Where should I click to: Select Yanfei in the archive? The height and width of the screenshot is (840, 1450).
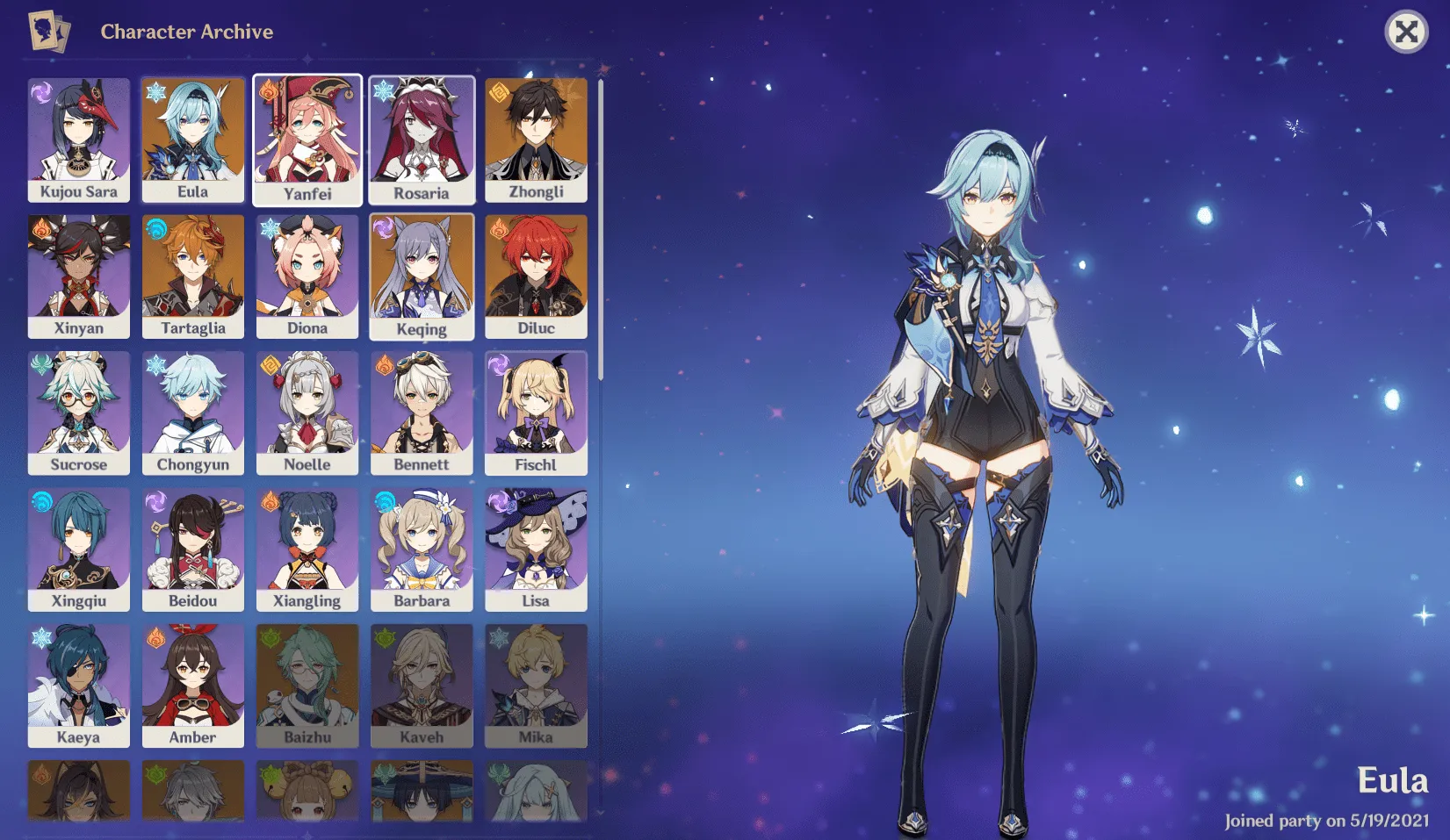[307, 140]
